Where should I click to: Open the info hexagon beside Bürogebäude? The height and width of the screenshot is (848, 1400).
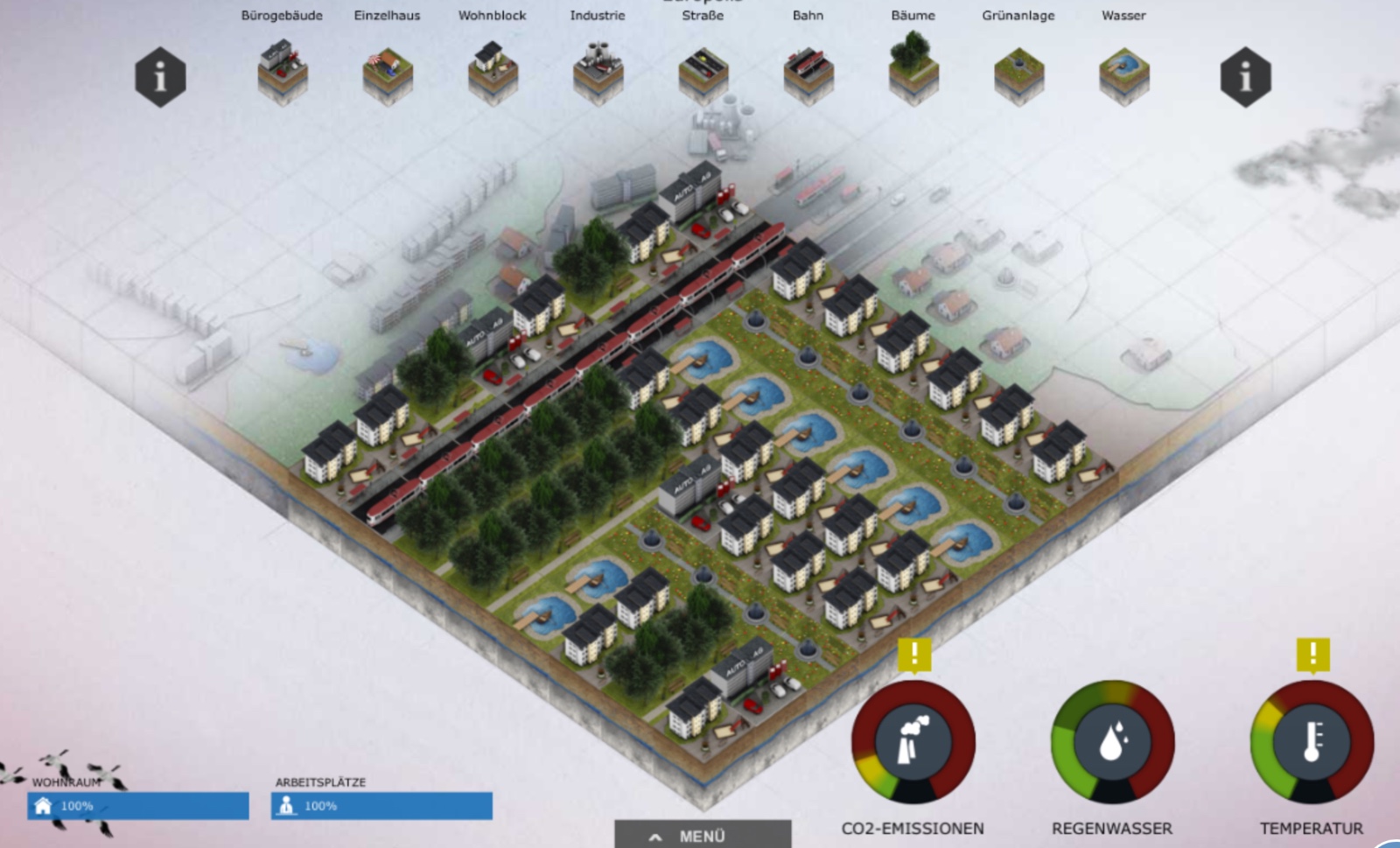[x=160, y=77]
